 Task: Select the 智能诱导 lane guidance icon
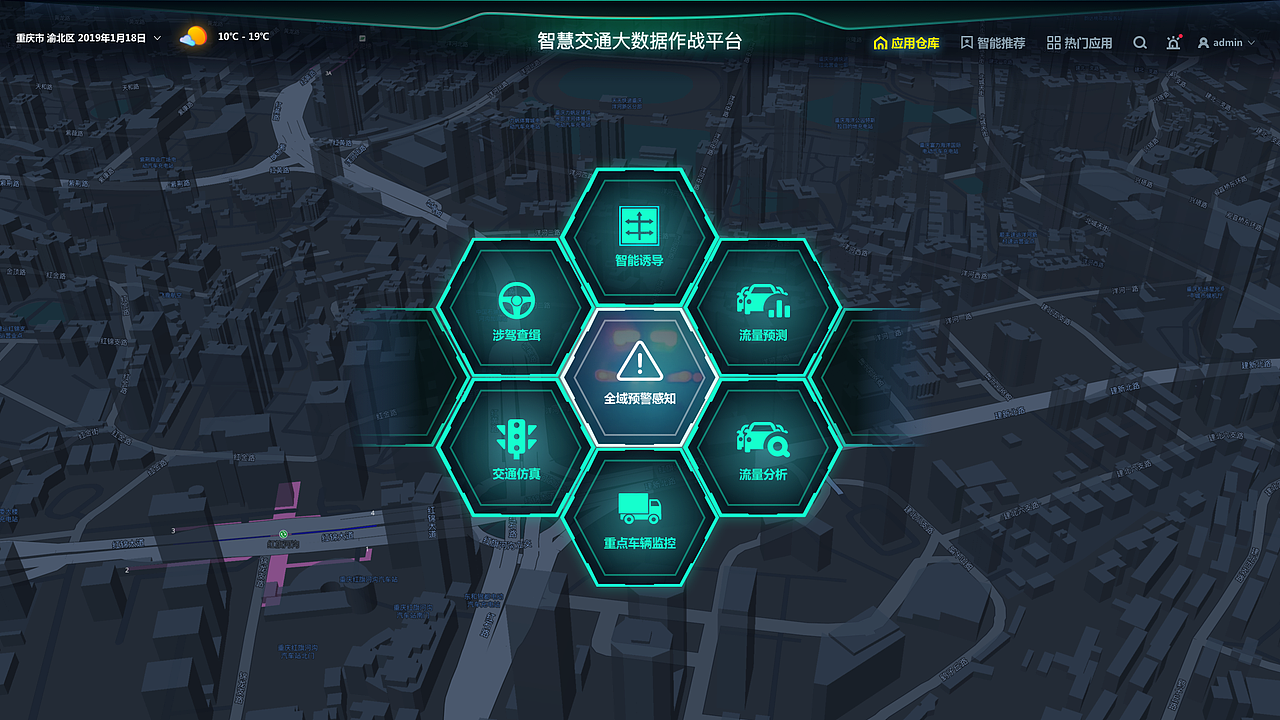pyautogui.click(x=641, y=227)
